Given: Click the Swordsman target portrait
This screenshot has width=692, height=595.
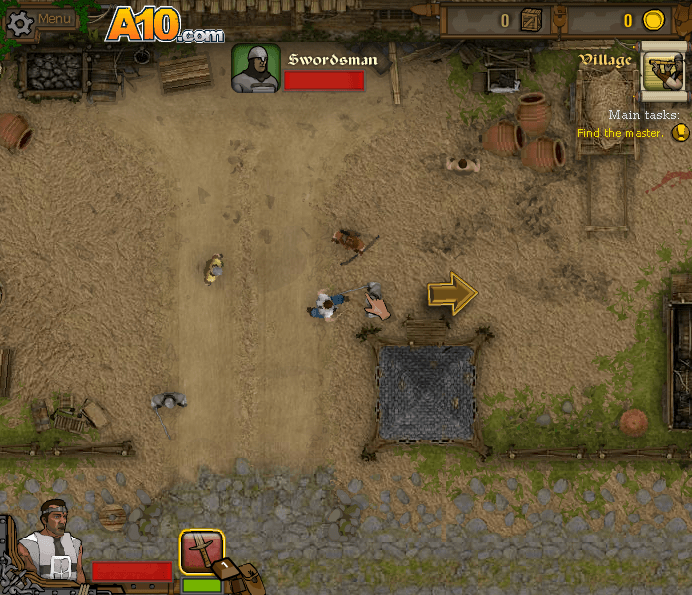Looking at the screenshot, I should (255, 68).
